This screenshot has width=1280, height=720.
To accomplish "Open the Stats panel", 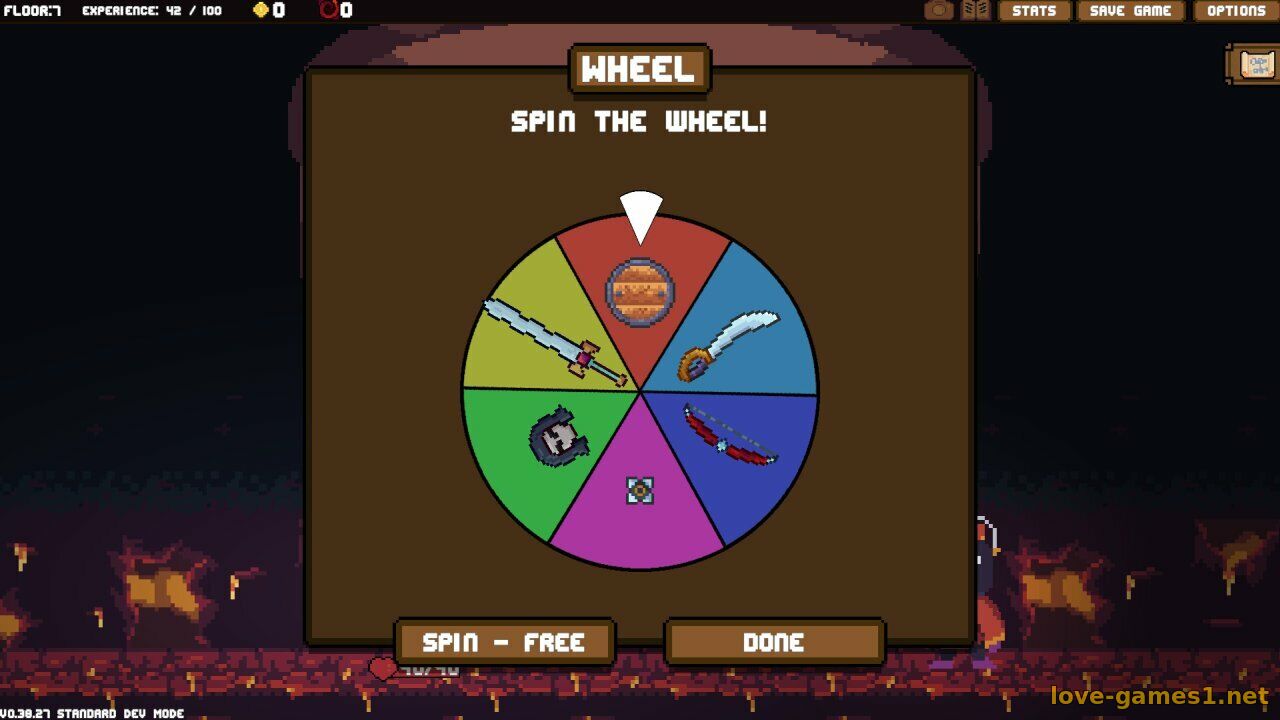I will (x=1034, y=11).
